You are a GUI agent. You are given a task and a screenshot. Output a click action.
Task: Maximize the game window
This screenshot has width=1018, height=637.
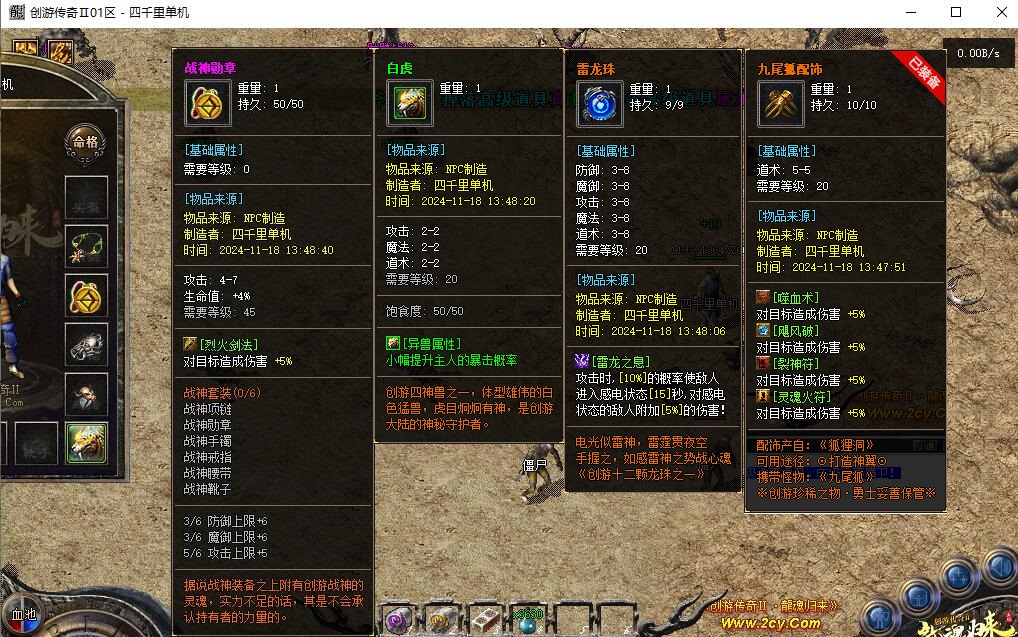(x=956, y=13)
